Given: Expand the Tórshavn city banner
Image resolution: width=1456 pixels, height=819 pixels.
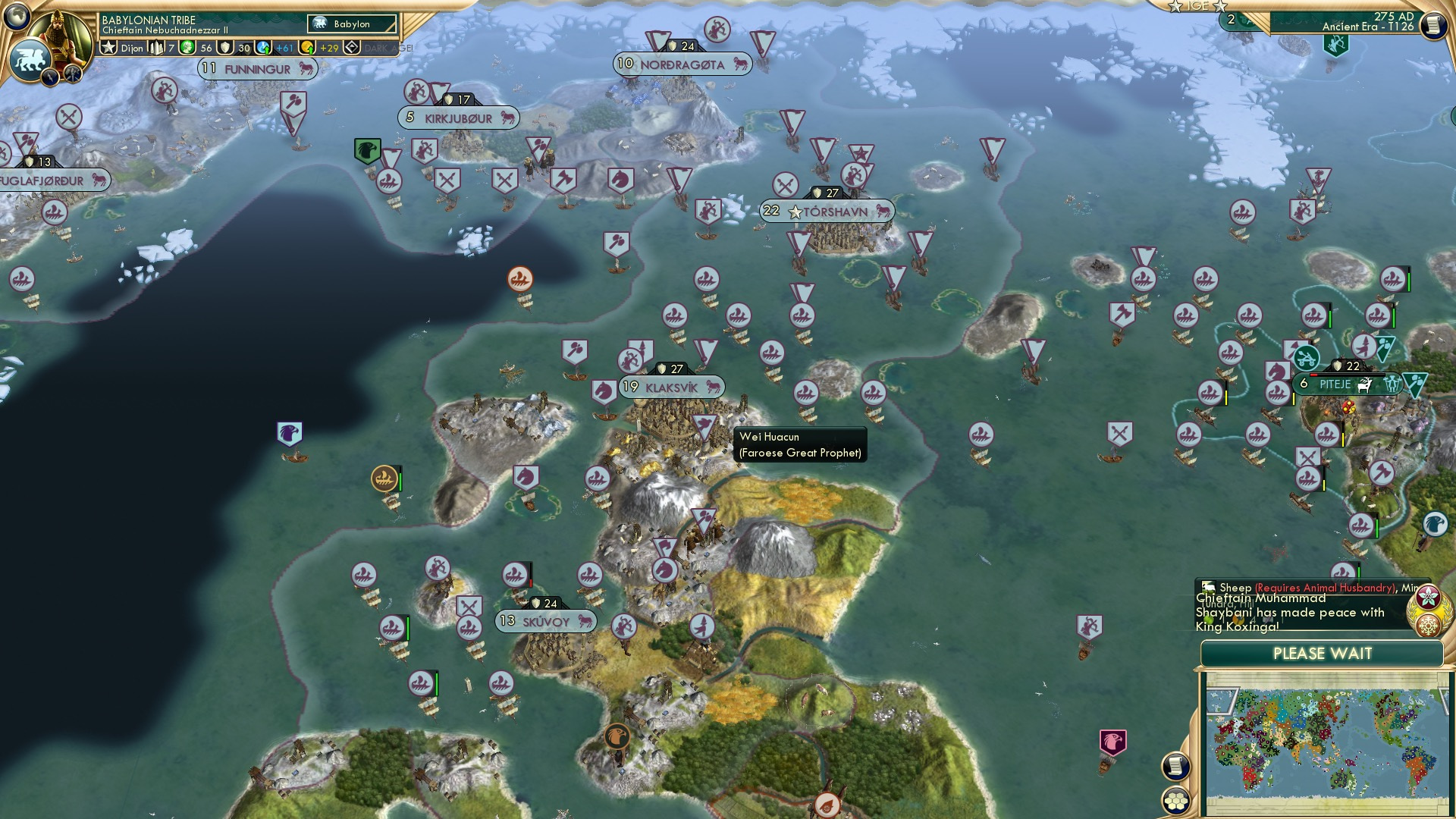Looking at the screenshot, I should point(827,212).
